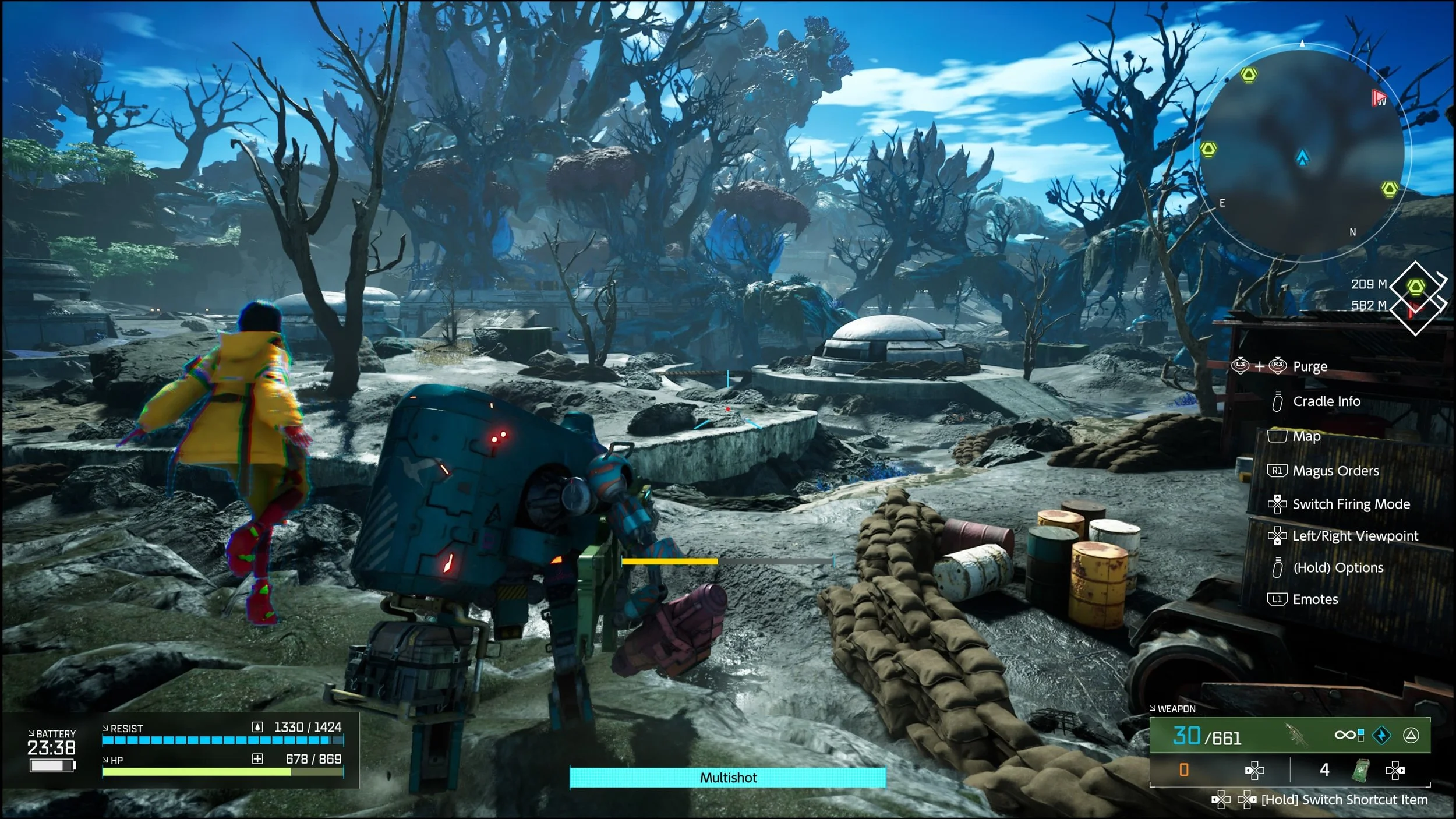
Task: Open Cradle Info
Action: click(x=1326, y=401)
